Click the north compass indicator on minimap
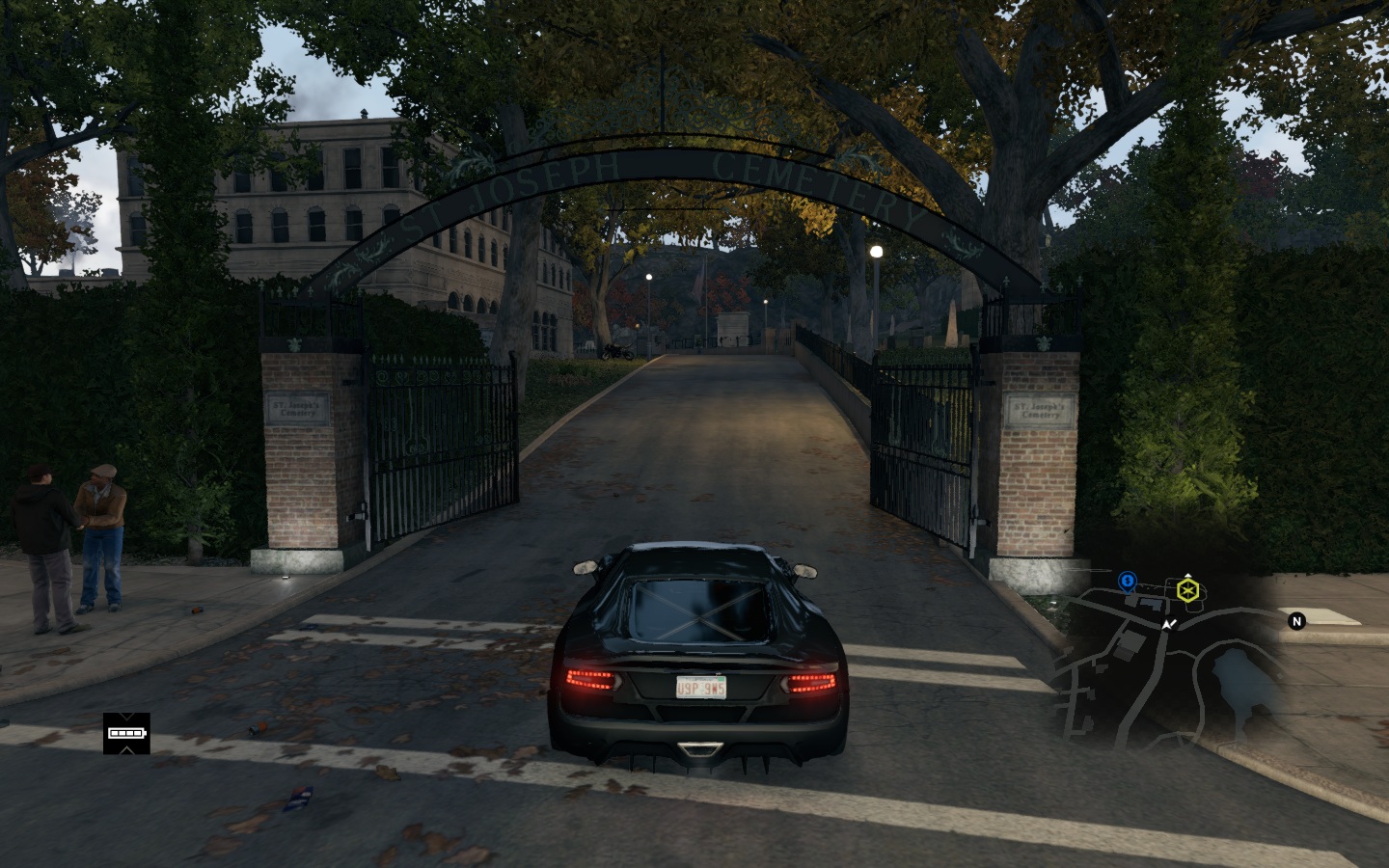This screenshot has width=1389, height=868. (x=1296, y=621)
